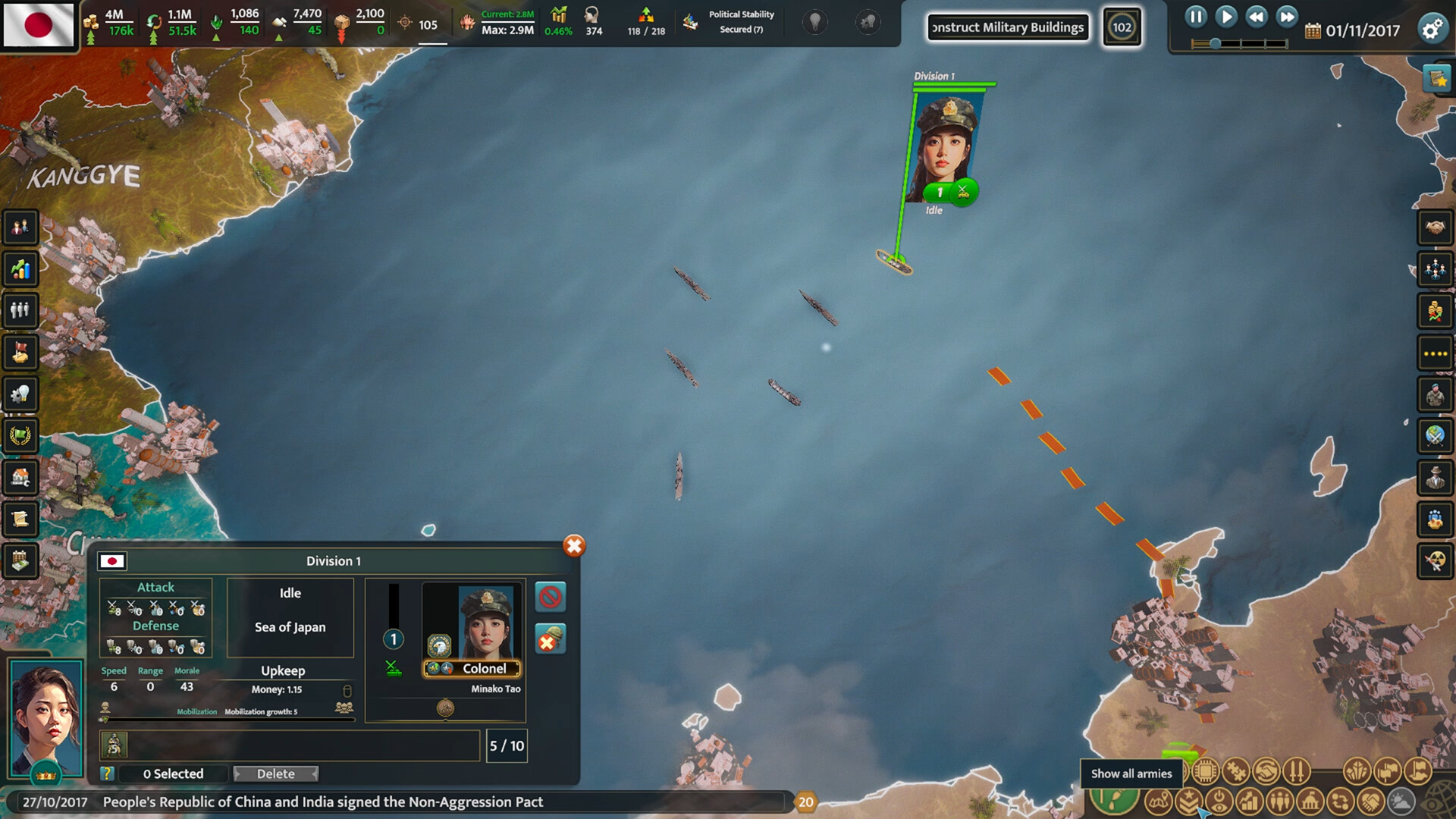The height and width of the screenshot is (819, 1456).
Task: Delete the selected units in the division
Action: 275,773
